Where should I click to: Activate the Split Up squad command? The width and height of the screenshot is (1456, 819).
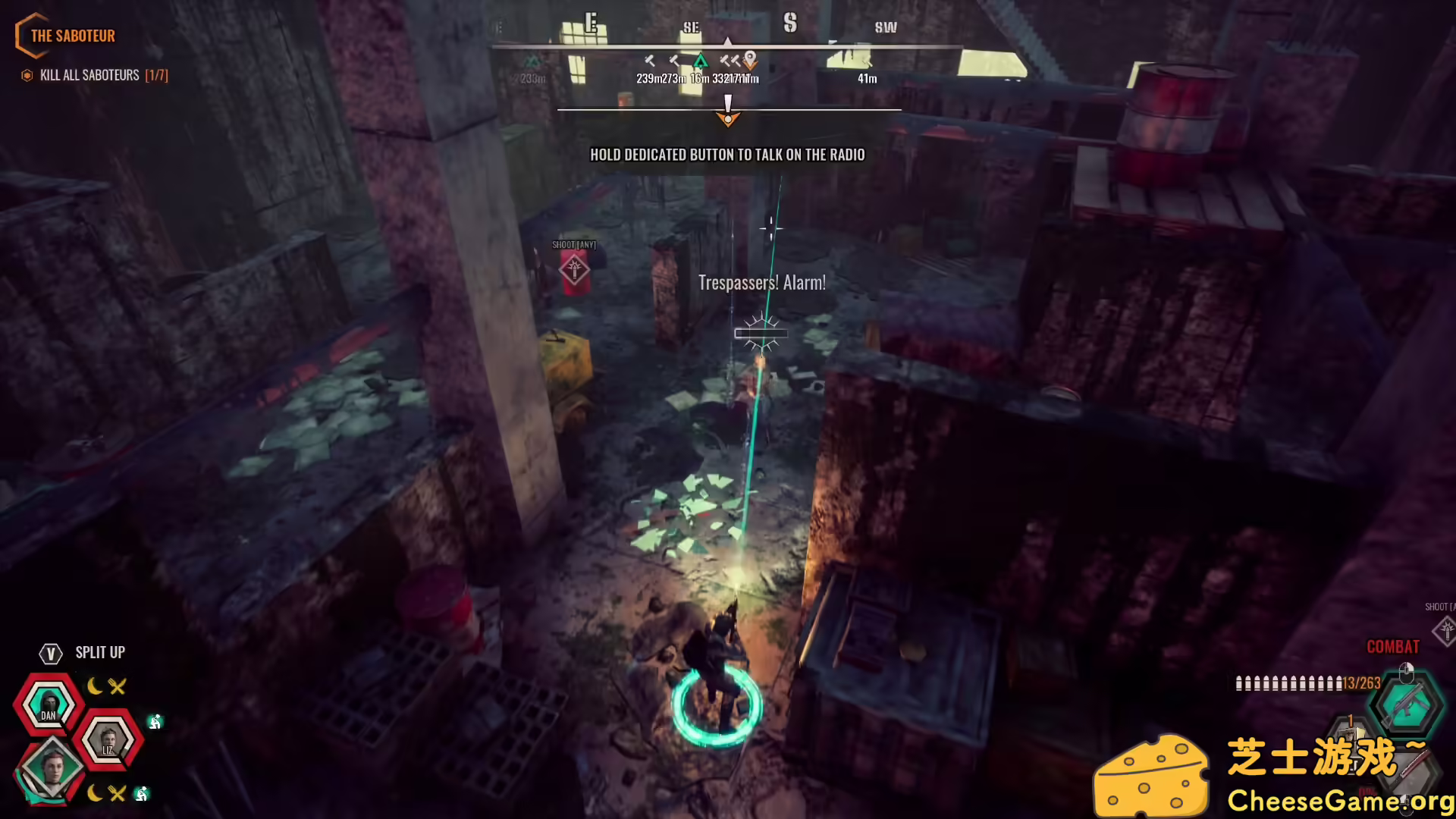click(99, 653)
